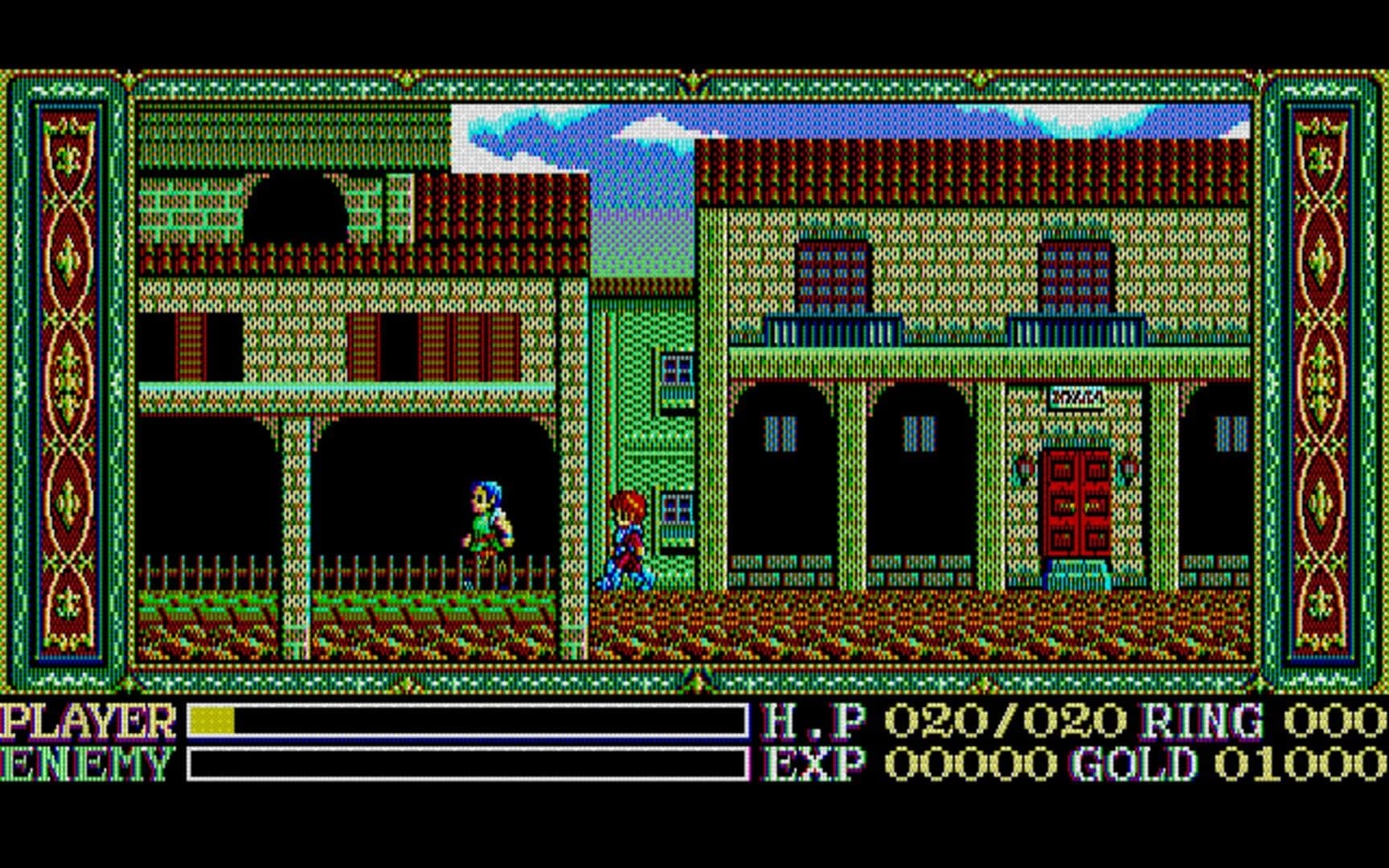Click the yellow player health bar segment
1389x868 pixels.
tap(211, 722)
